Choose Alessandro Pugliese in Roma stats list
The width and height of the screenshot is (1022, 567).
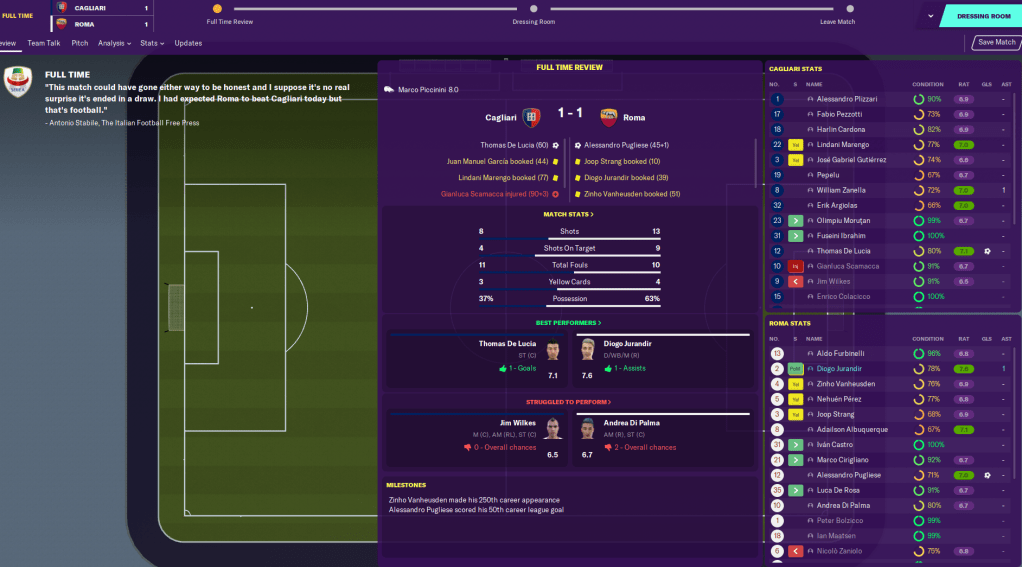click(848, 475)
